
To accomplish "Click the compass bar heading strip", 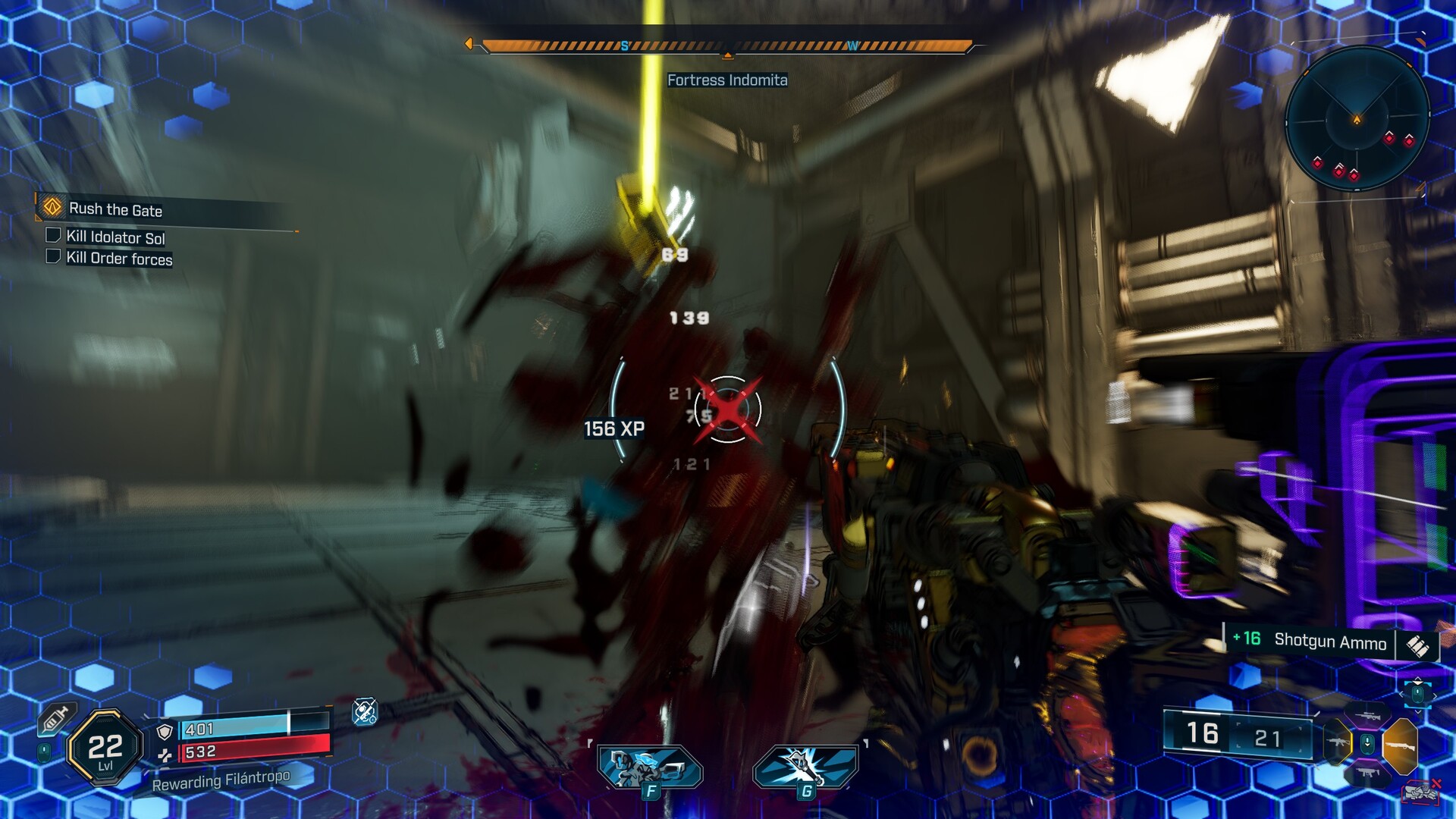I will click(726, 46).
